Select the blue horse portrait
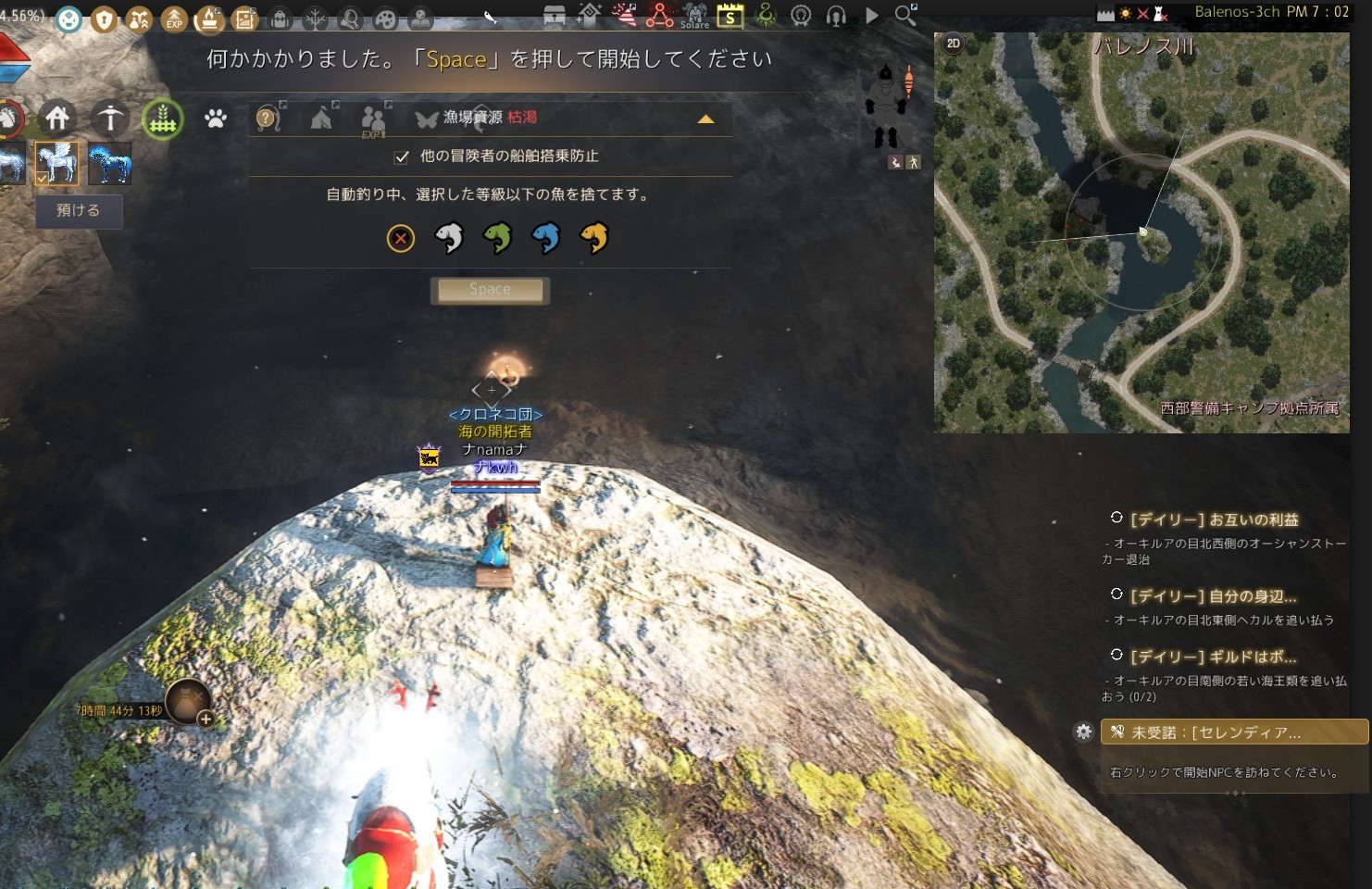The image size is (1372, 889). pyautogui.click(x=109, y=164)
